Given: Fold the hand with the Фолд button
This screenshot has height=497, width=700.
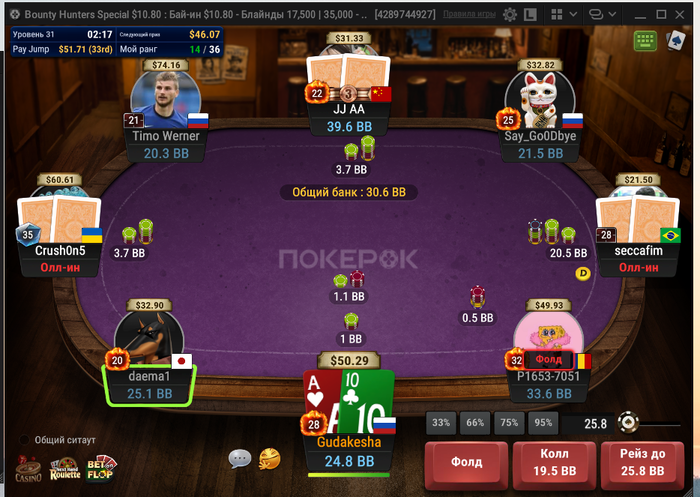Looking at the screenshot, I should coord(466,462).
